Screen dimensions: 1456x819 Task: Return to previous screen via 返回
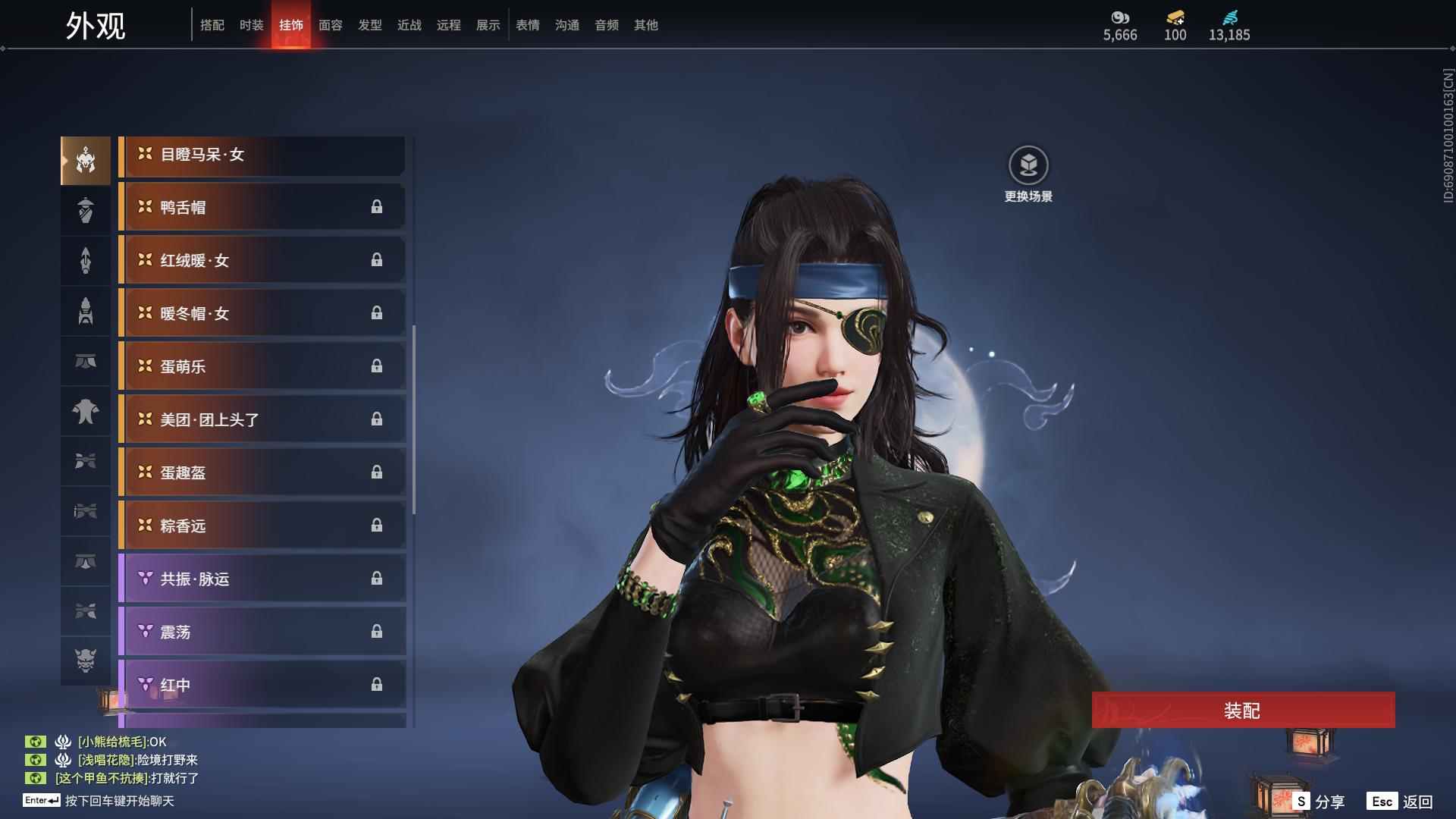click(x=1401, y=802)
